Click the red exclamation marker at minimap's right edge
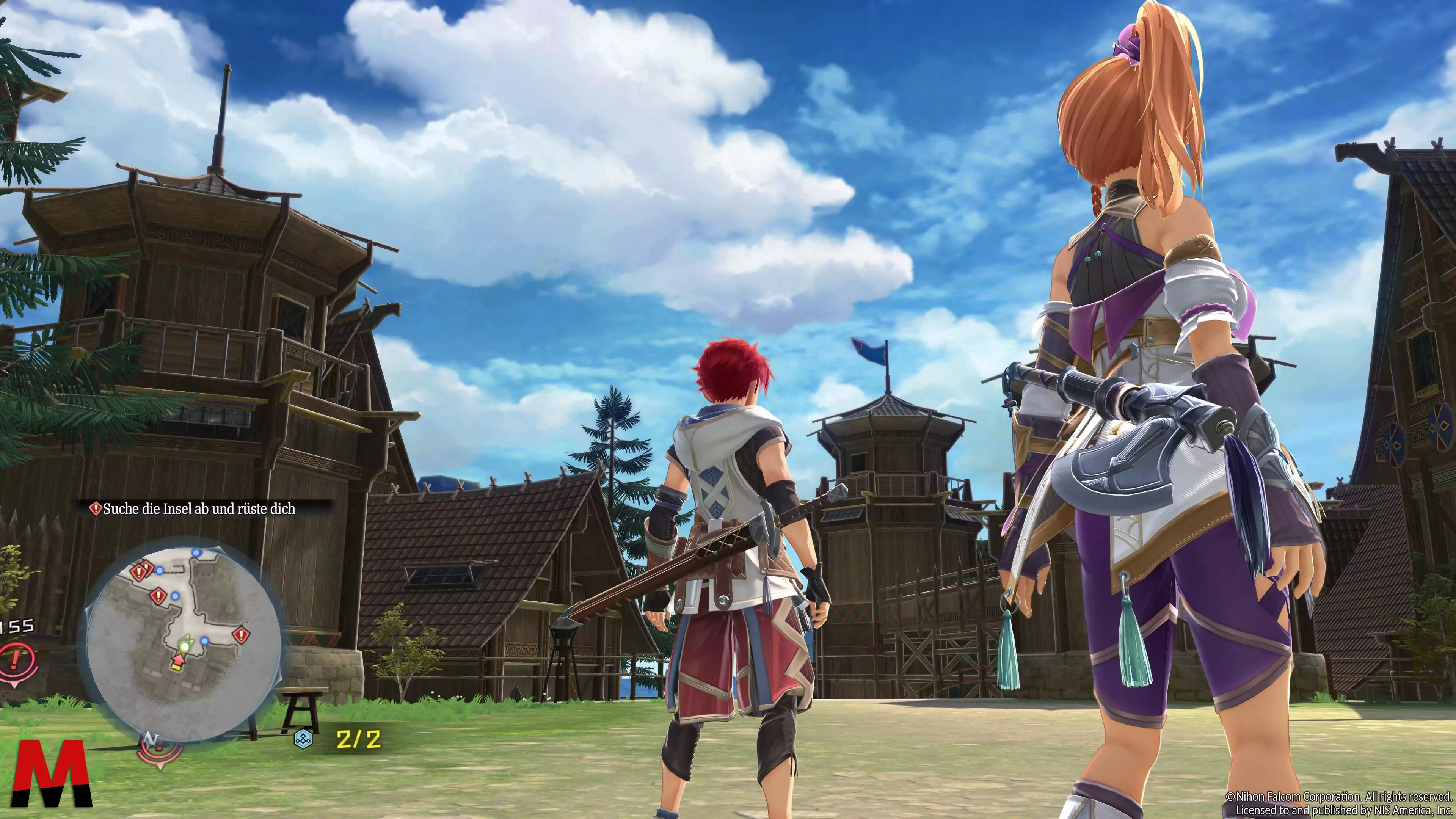This screenshot has width=1456, height=819. pyautogui.click(x=242, y=634)
